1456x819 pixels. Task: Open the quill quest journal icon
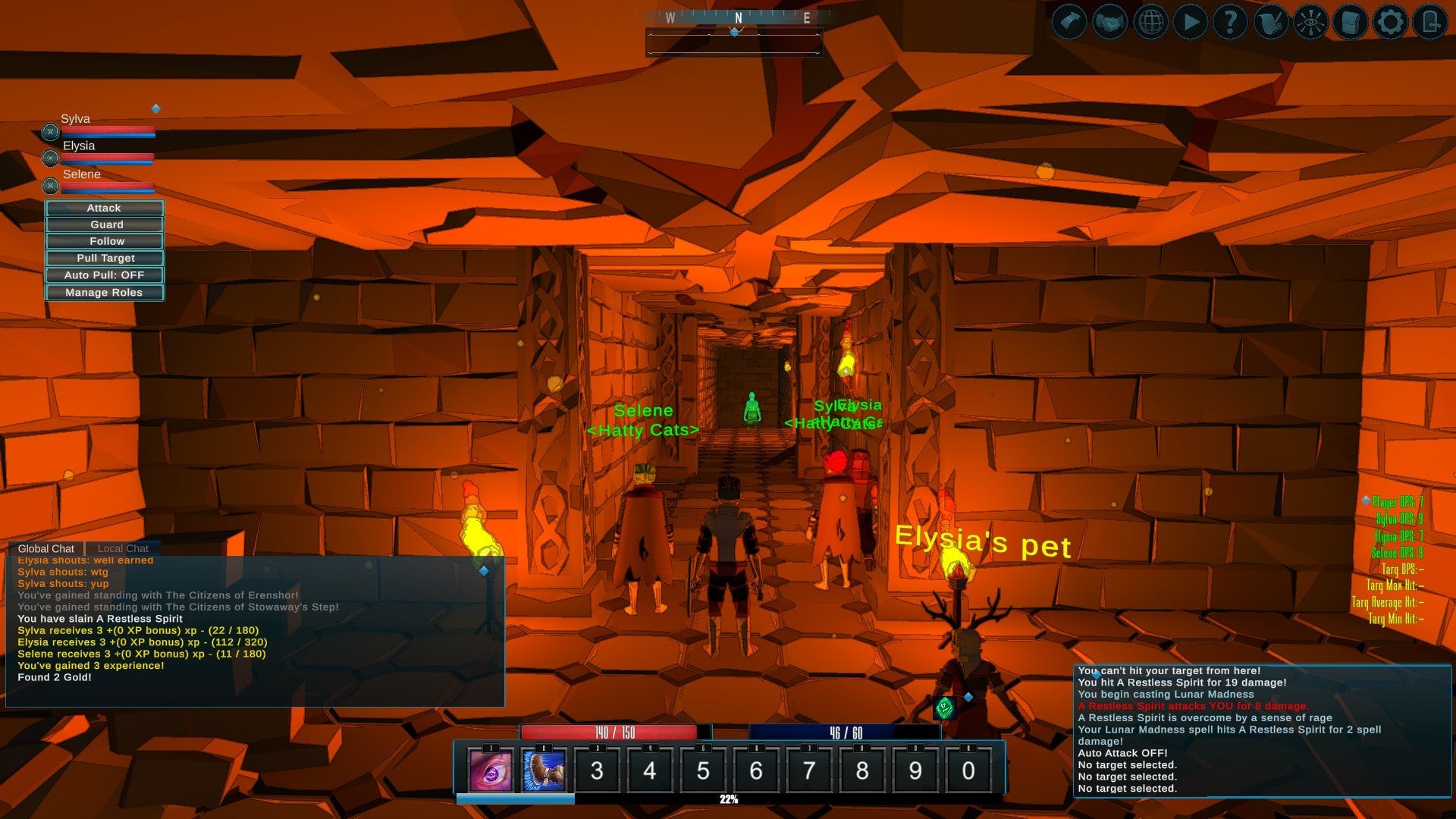[1272, 21]
